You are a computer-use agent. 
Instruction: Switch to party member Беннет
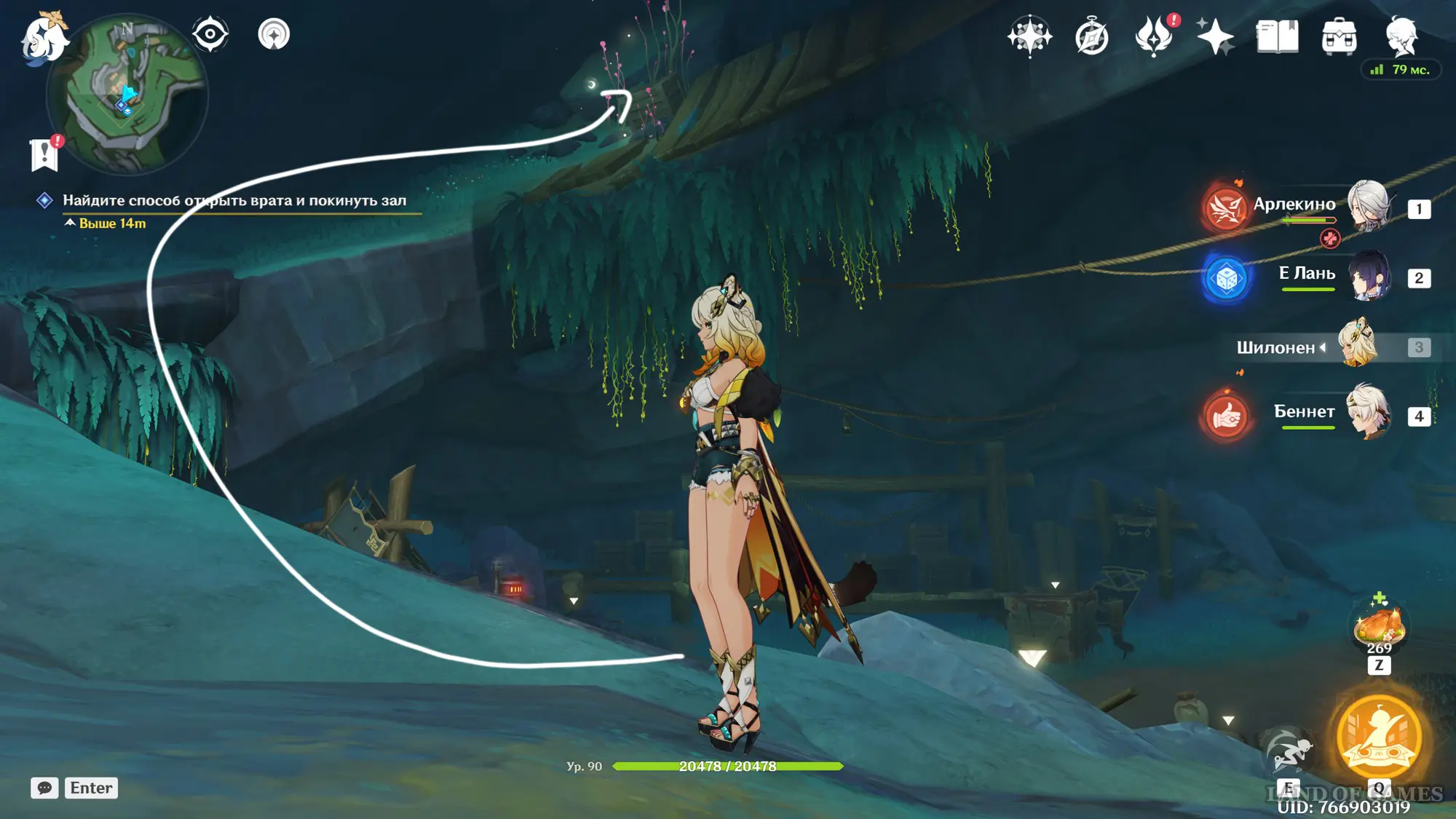(1368, 413)
